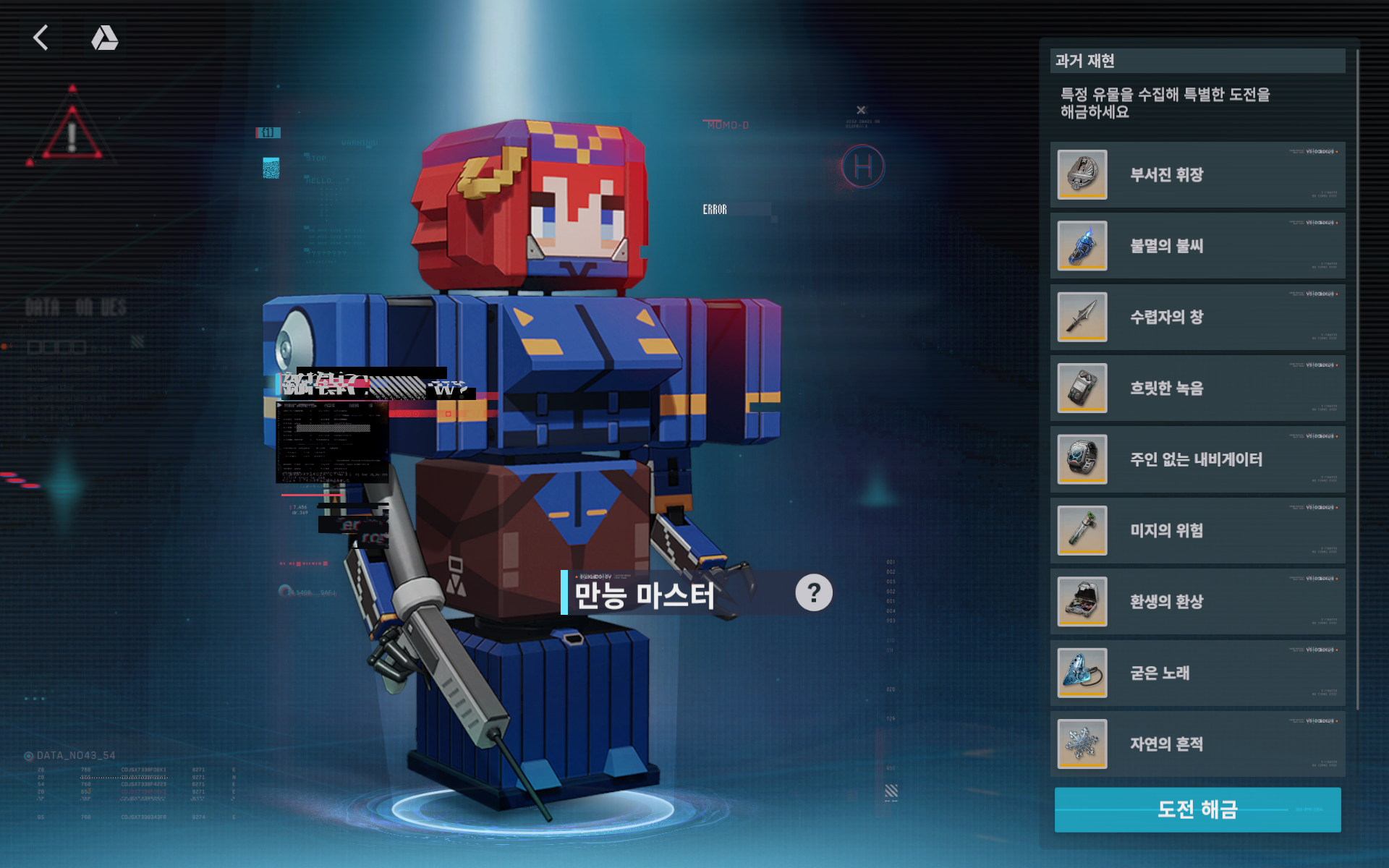
Task: Open the question mark help for 만능 마스터
Action: coord(814,593)
